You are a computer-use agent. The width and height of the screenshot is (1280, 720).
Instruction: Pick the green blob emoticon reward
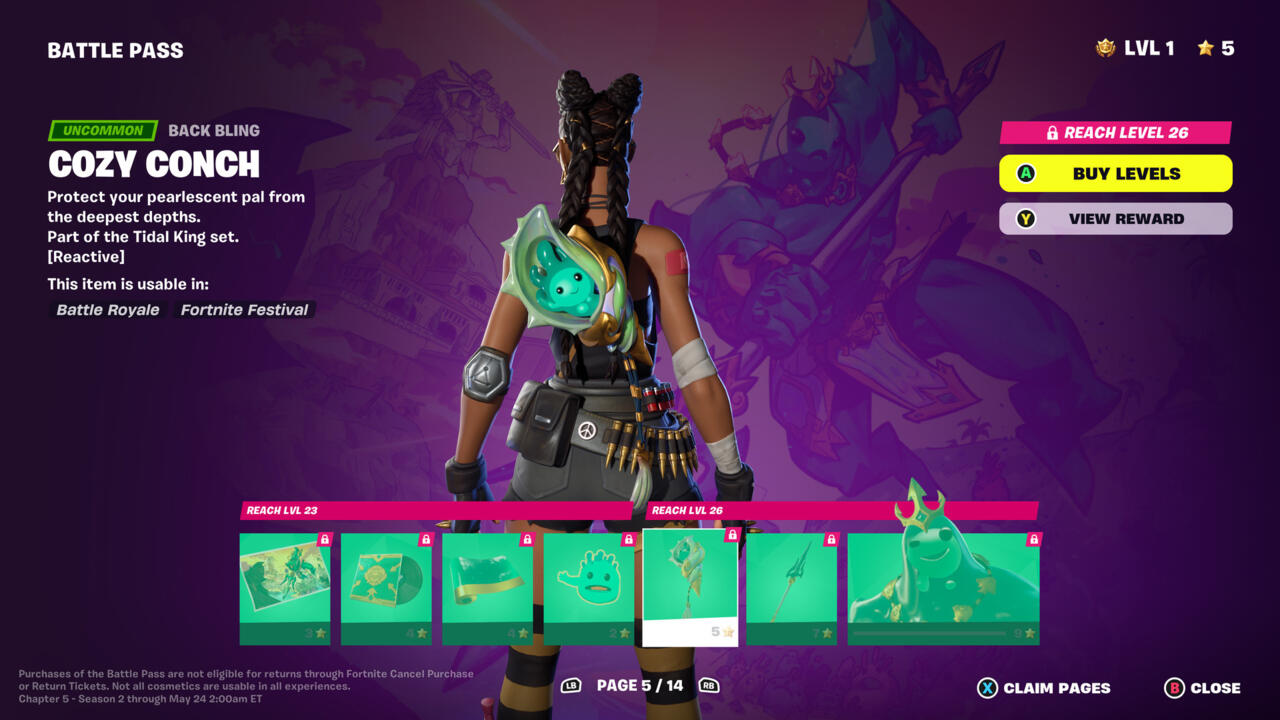(x=588, y=588)
